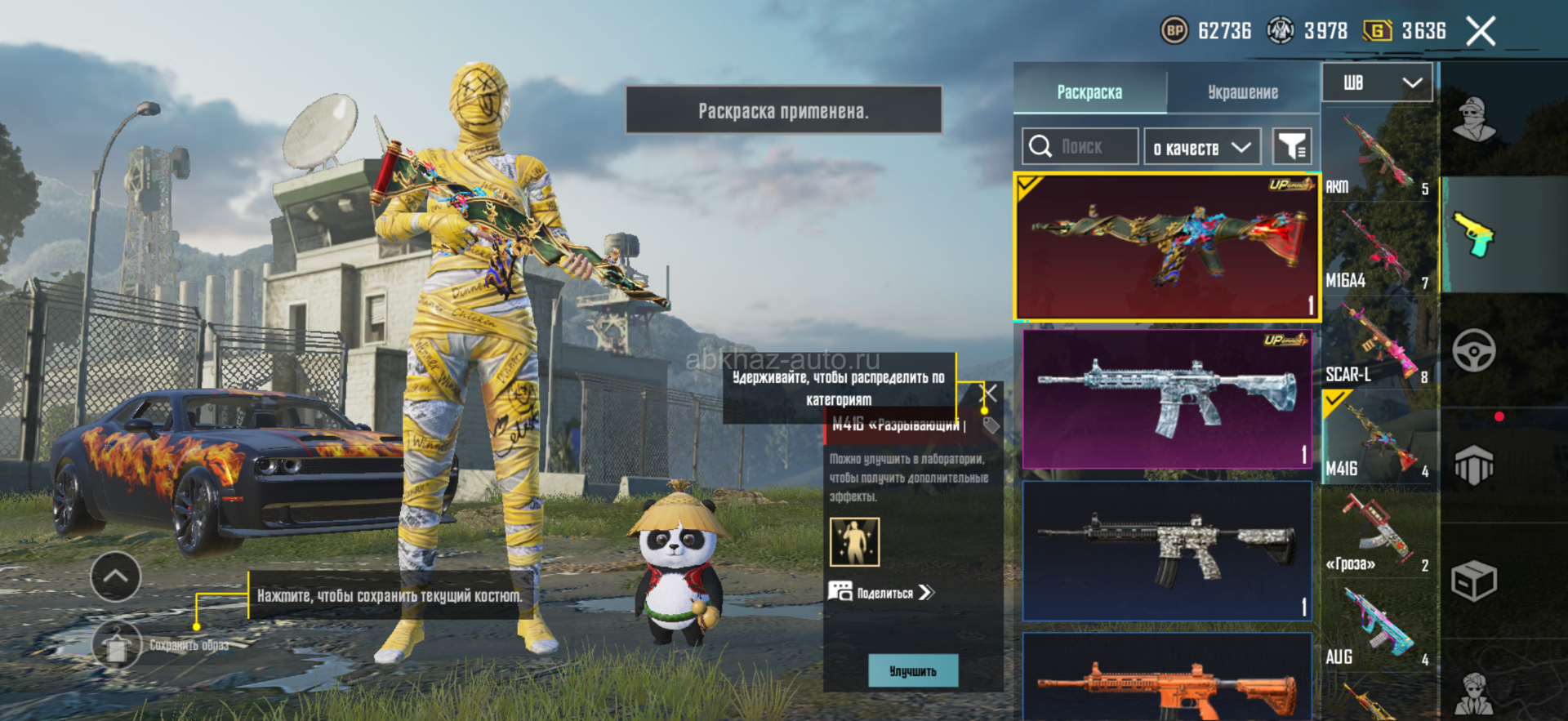Viewport: 1568px width, 721px height.
Task: Choose the black camo M416 skin
Action: click(x=1166, y=550)
